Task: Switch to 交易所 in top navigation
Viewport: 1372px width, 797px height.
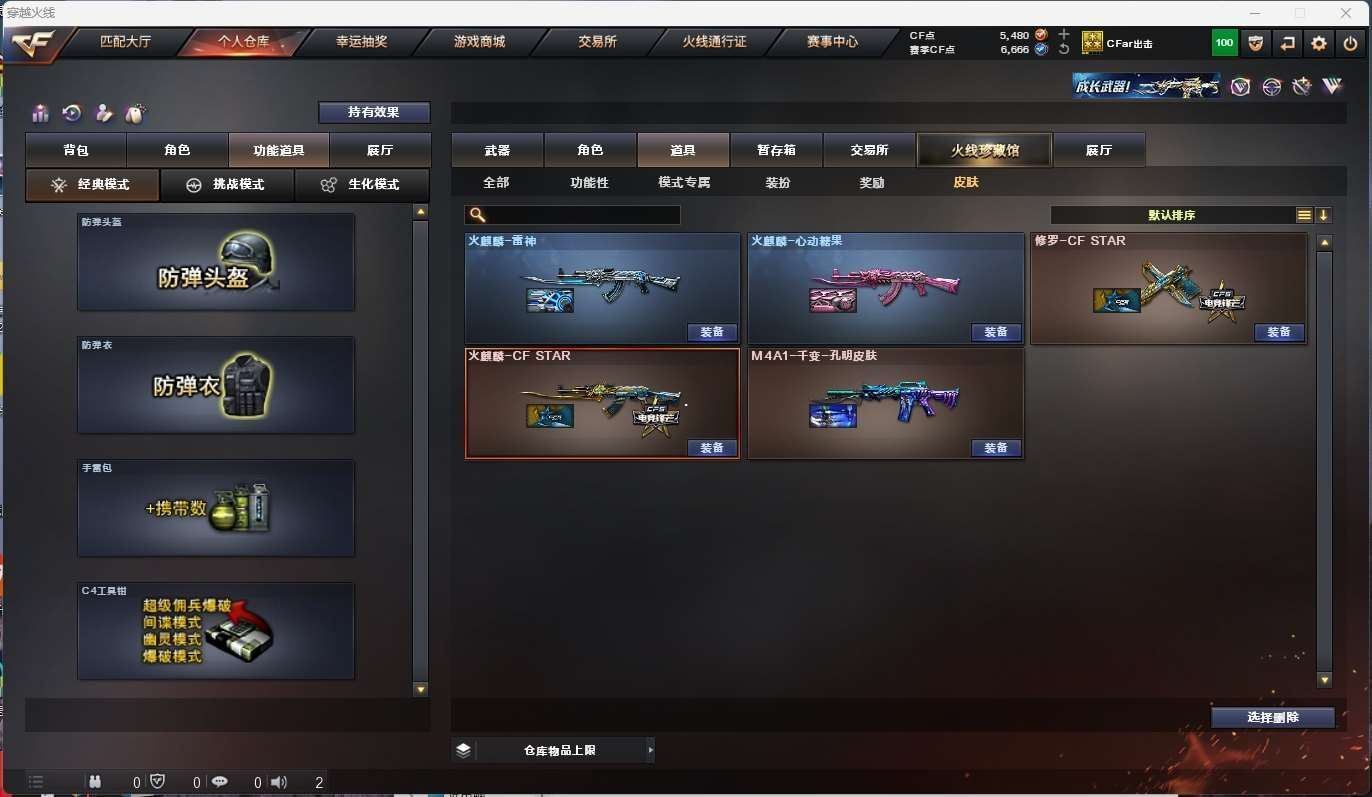Action: [597, 42]
